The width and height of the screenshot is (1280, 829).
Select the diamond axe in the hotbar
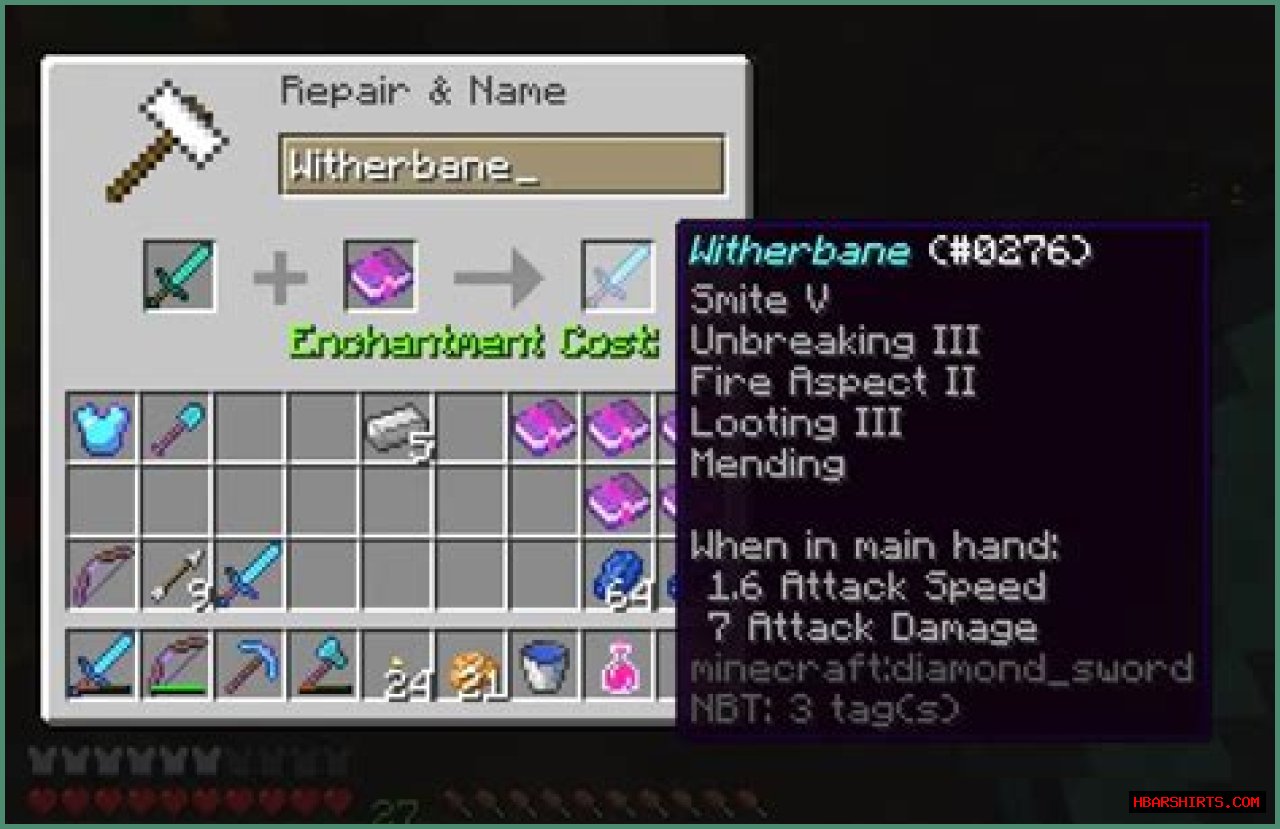pos(323,664)
